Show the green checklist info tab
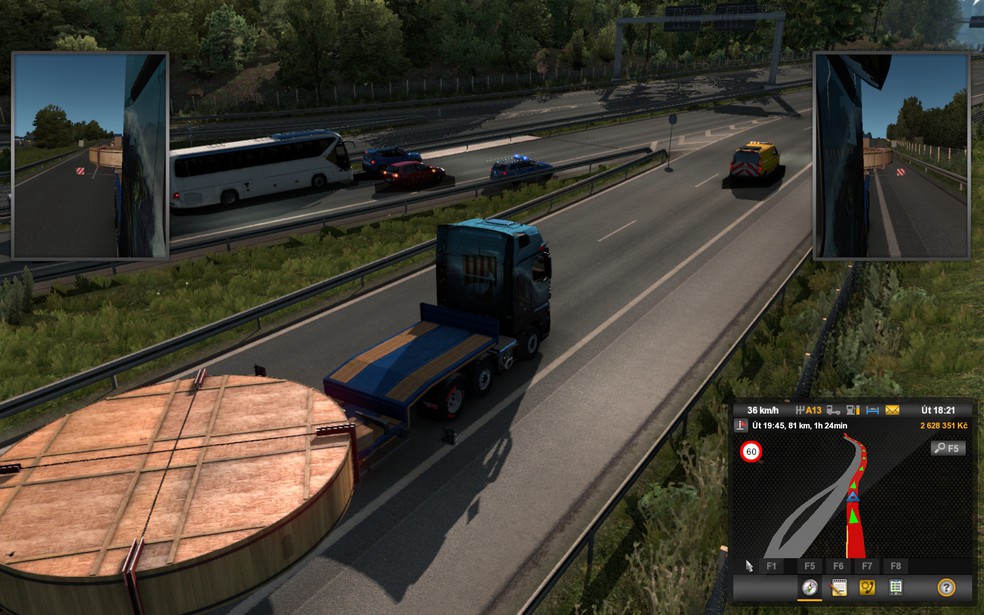Viewport: 984px width, 615px height. [896, 588]
